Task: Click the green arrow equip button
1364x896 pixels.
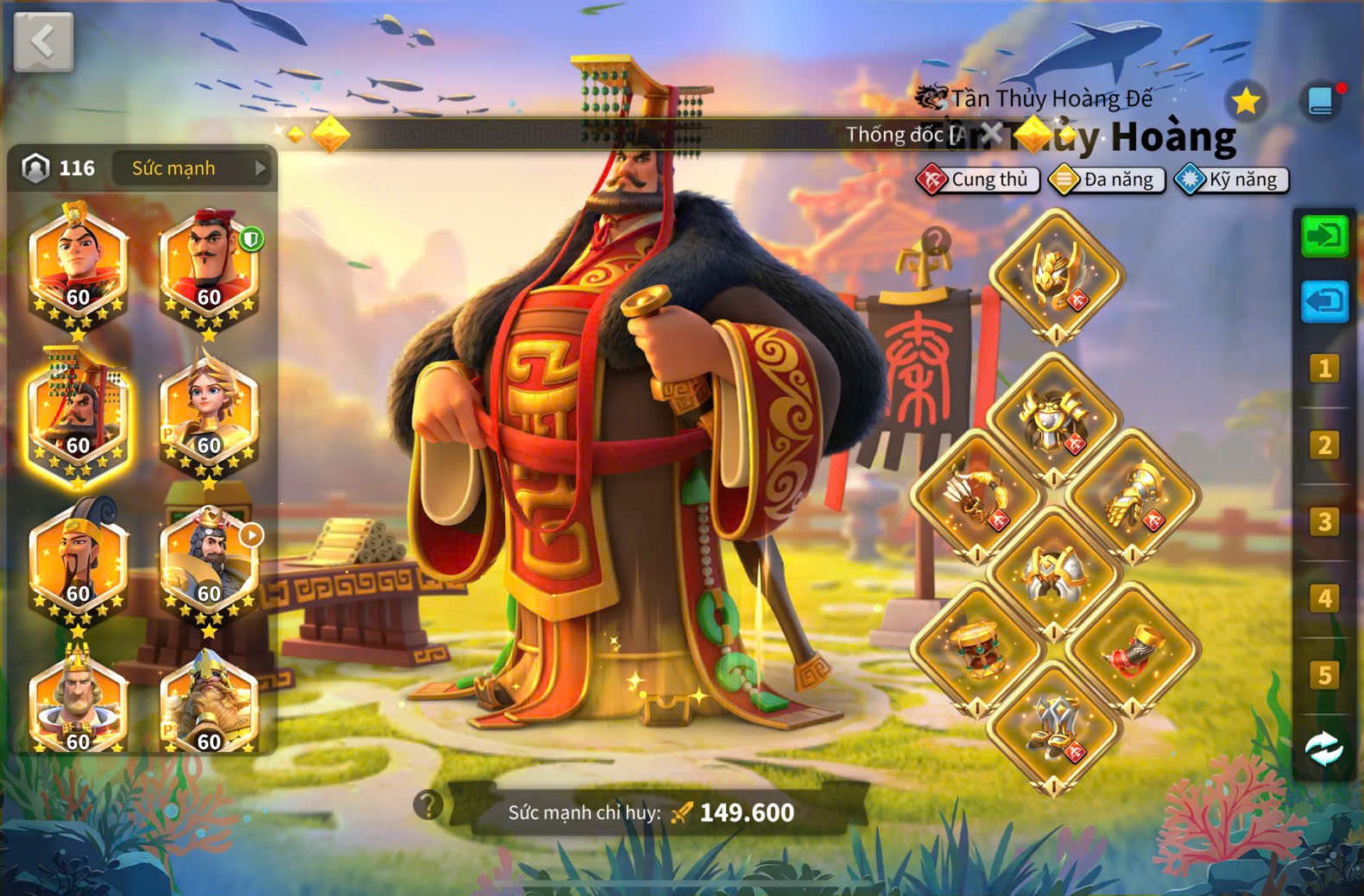Action: [x=1324, y=236]
